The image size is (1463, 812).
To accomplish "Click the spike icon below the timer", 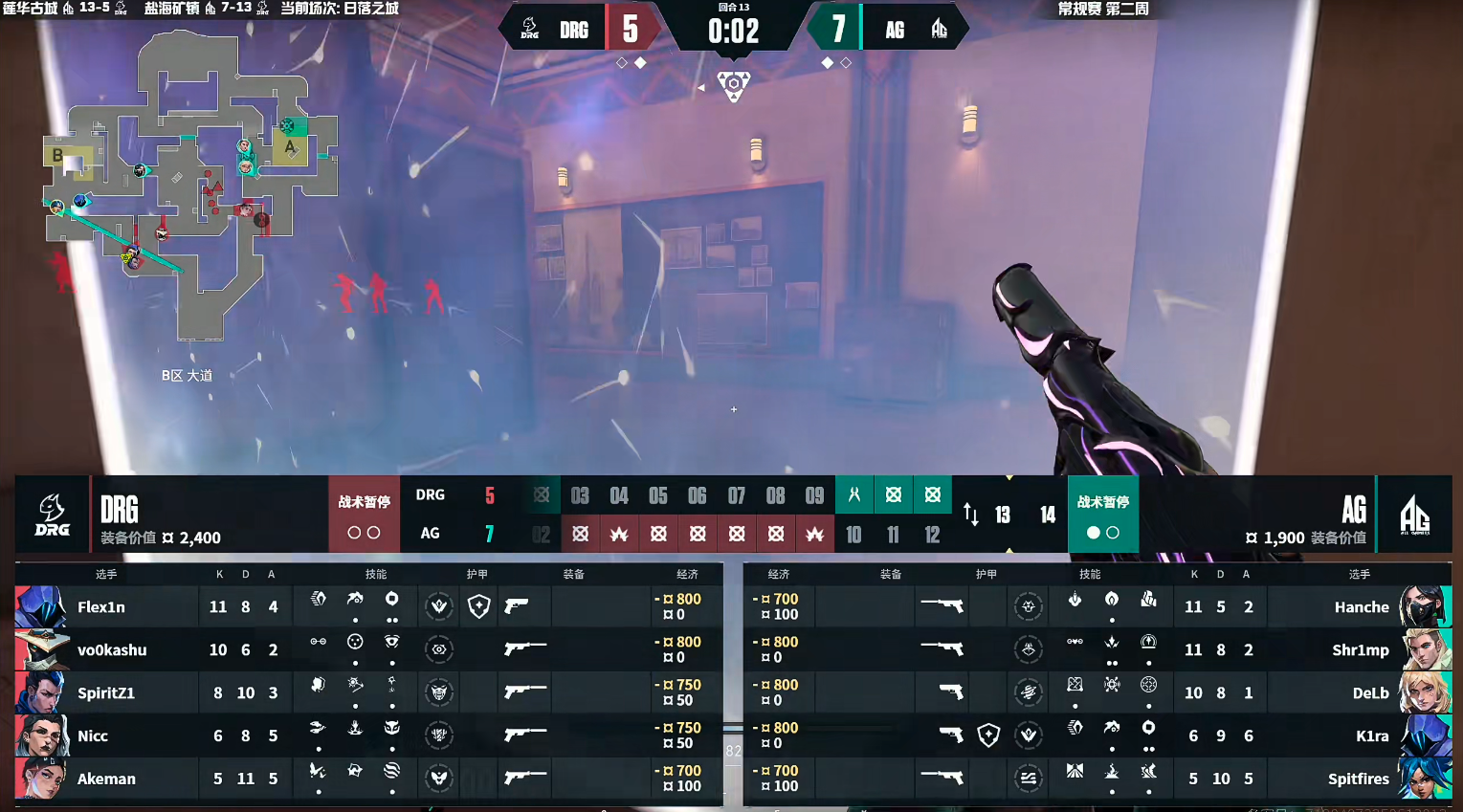I will (x=734, y=85).
